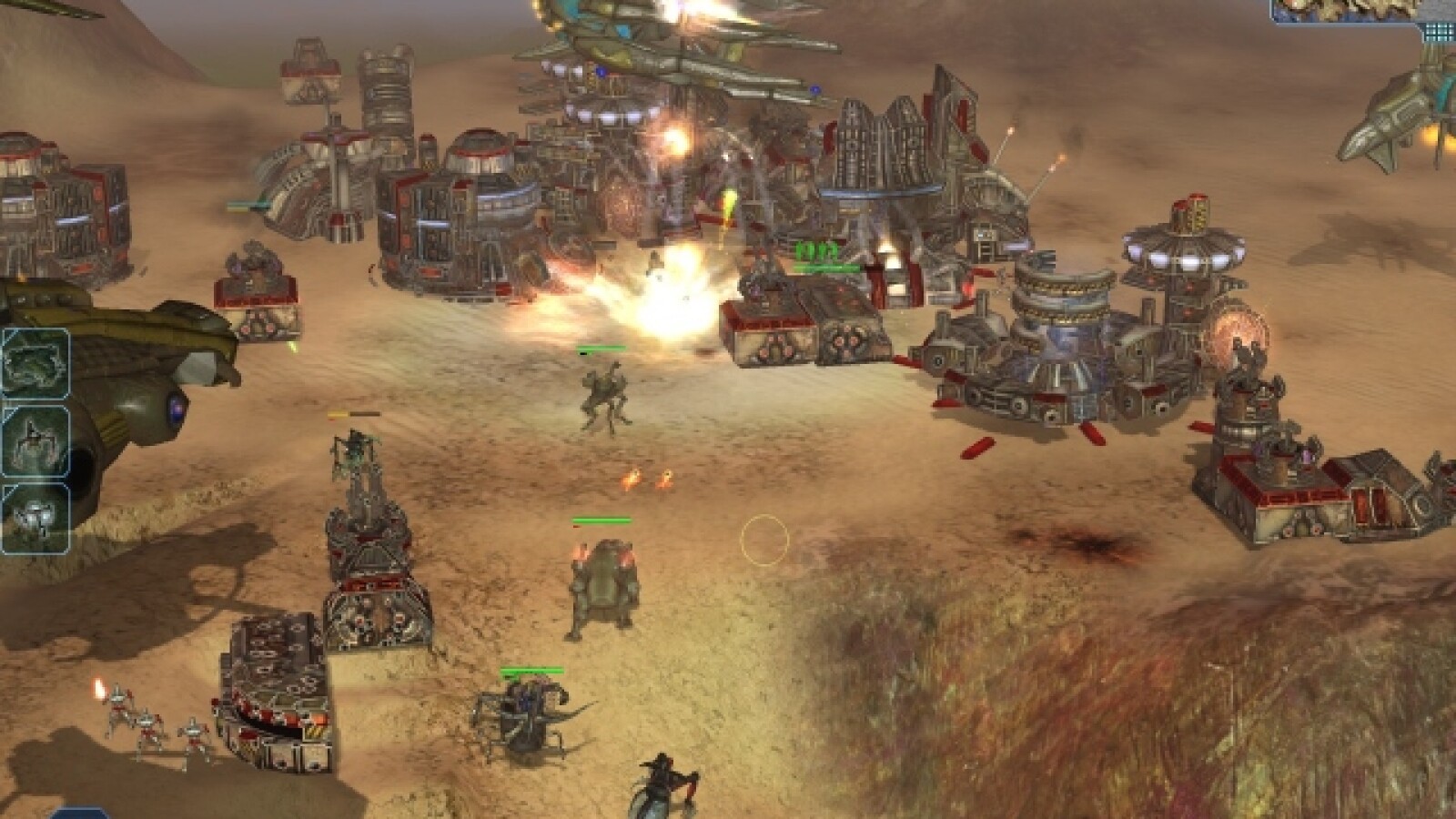This screenshot has height=819, width=1456.
Task: Select the top unit portrait in the left panel
Action: point(35,365)
